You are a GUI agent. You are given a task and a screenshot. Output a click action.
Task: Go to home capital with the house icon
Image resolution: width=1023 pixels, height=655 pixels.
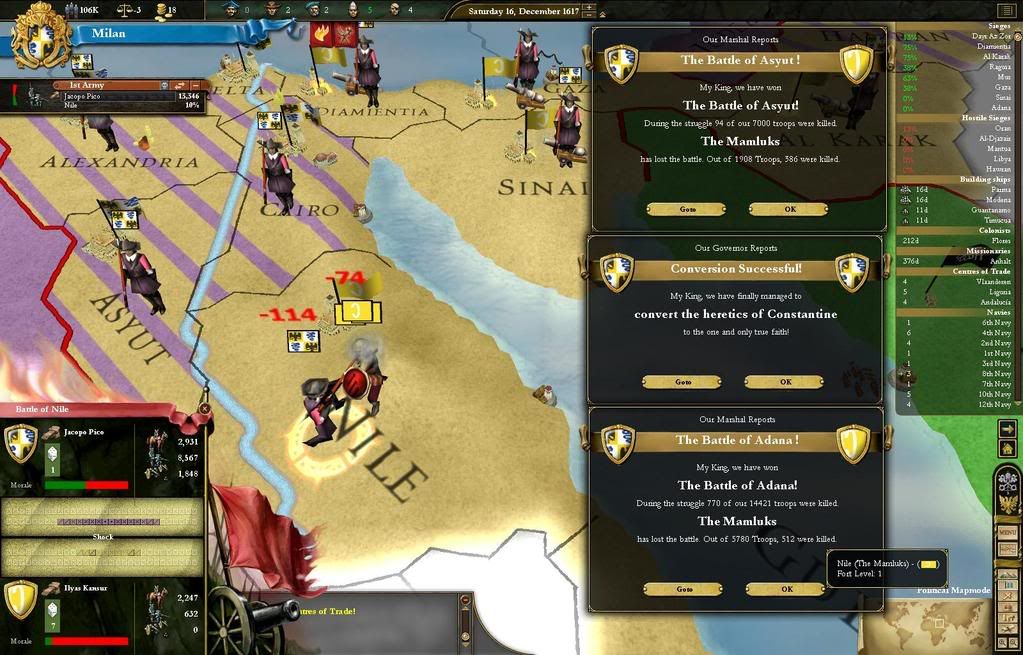pos(1007,448)
